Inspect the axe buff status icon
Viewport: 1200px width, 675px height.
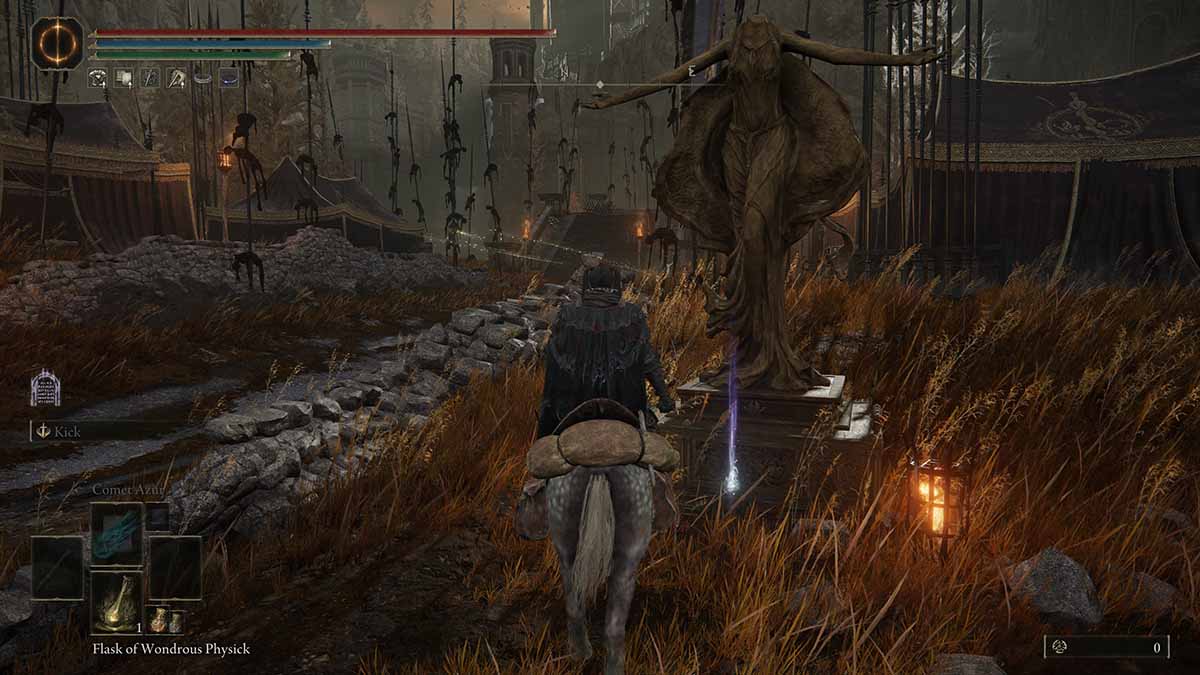tap(176, 78)
